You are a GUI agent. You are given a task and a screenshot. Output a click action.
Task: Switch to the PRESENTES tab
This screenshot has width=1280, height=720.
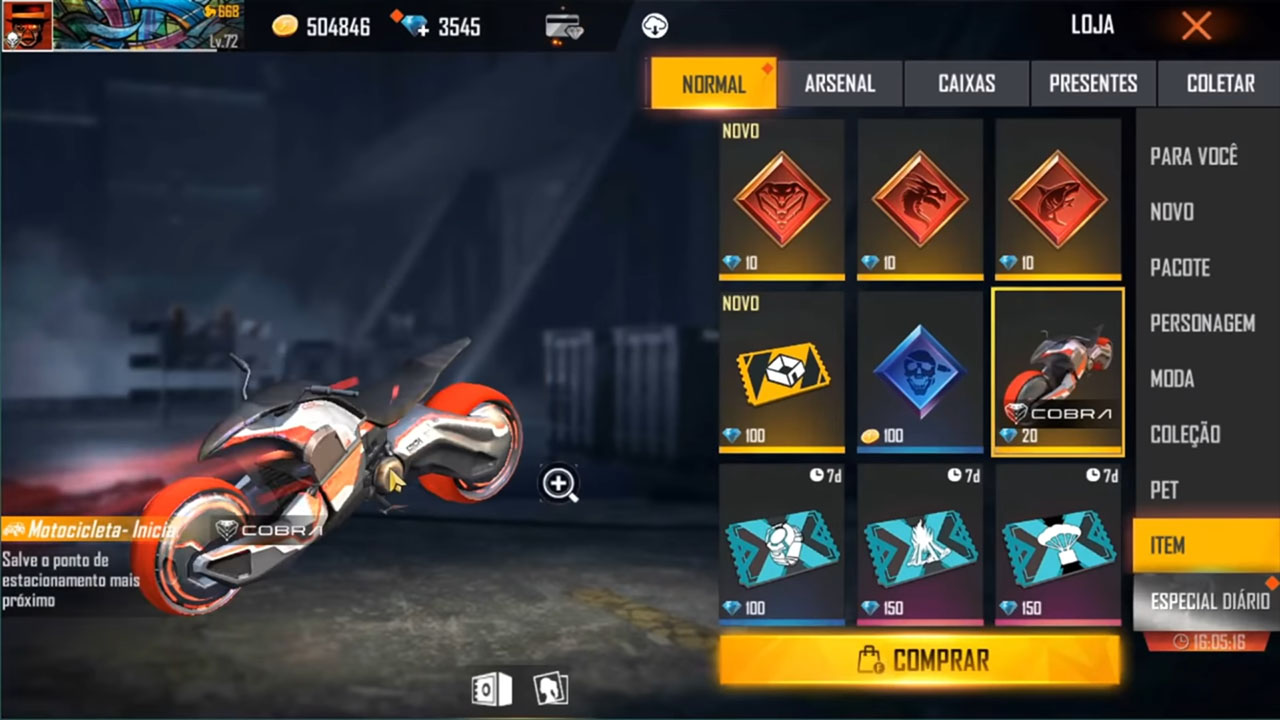click(x=1092, y=84)
